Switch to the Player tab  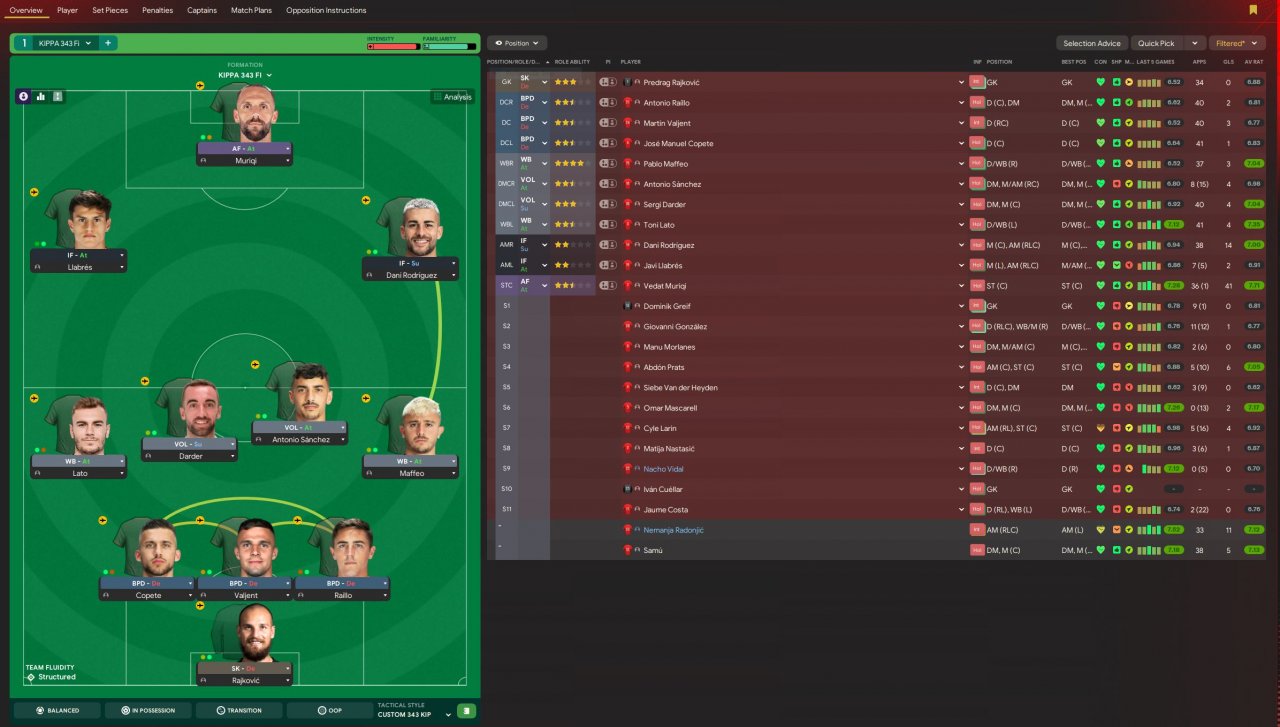click(x=67, y=10)
